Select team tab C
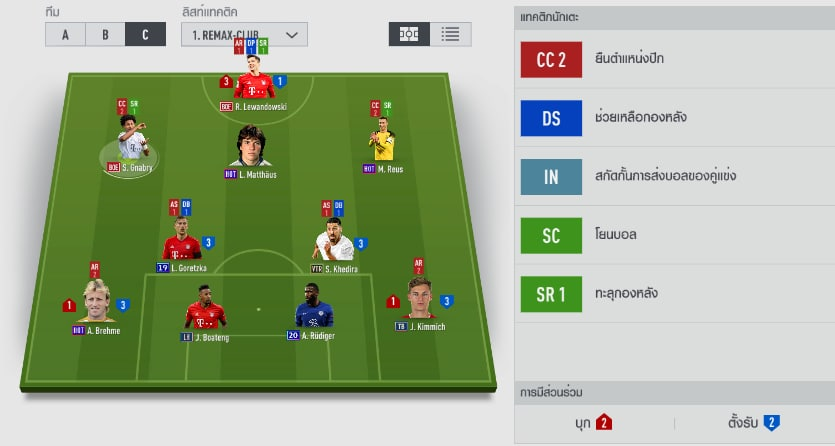 (145, 34)
